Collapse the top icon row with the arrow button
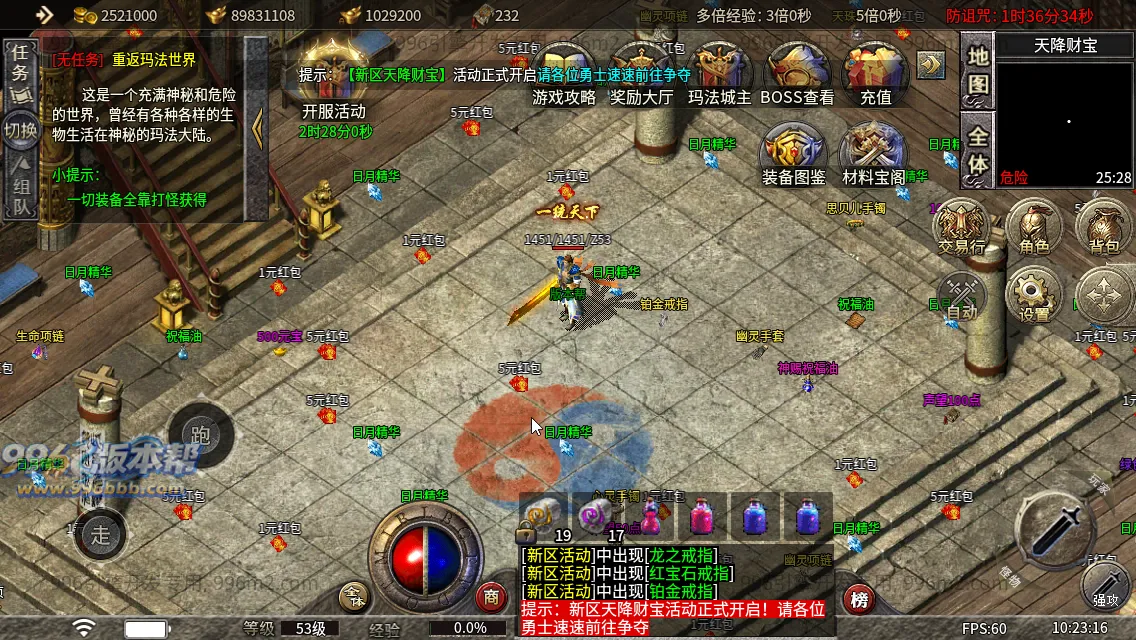Image resolution: width=1136 pixels, height=640 pixels. point(931,65)
